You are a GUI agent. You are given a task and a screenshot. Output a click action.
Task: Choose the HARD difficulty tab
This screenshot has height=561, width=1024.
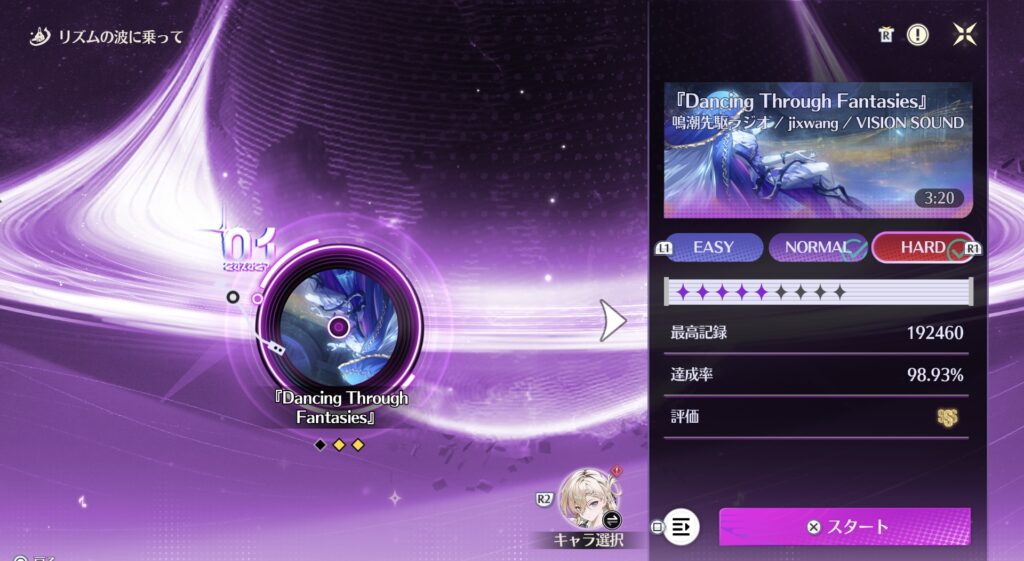[922, 247]
